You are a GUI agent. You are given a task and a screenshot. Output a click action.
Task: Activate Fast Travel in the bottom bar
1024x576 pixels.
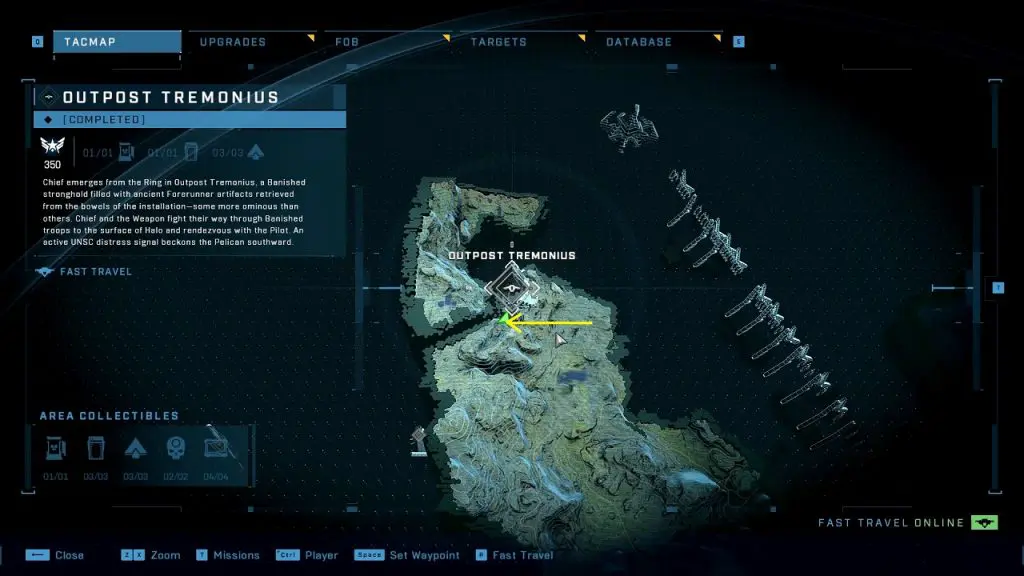click(x=522, y=555)
